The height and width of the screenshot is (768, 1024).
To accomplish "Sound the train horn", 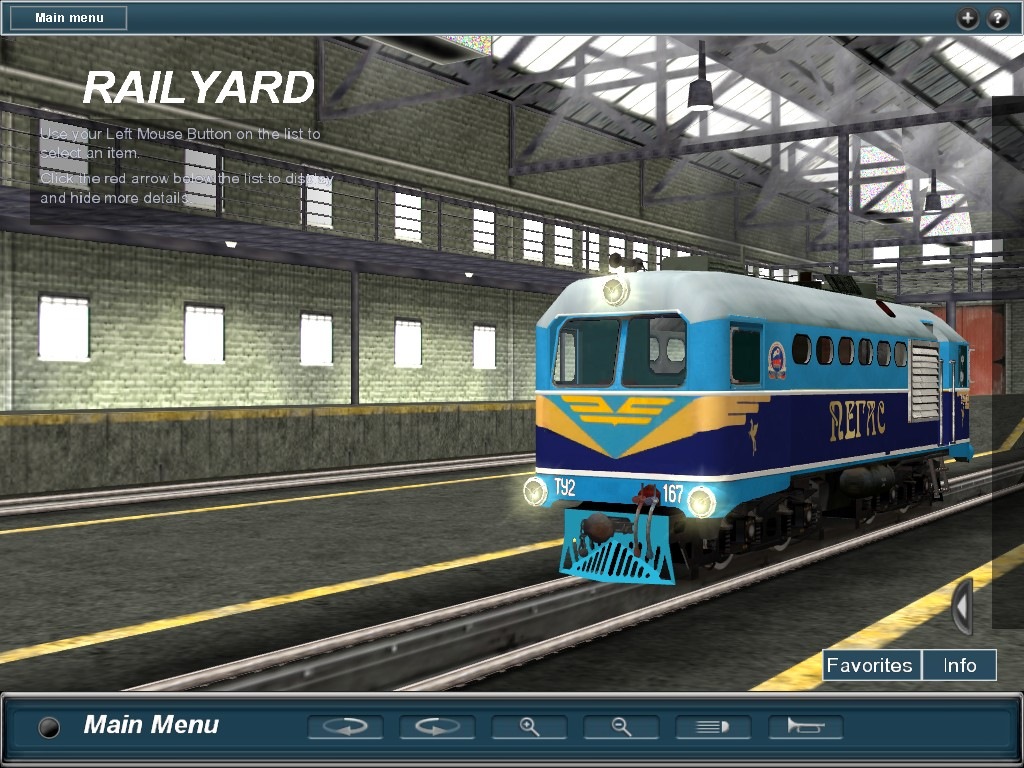I will [805, 727].
